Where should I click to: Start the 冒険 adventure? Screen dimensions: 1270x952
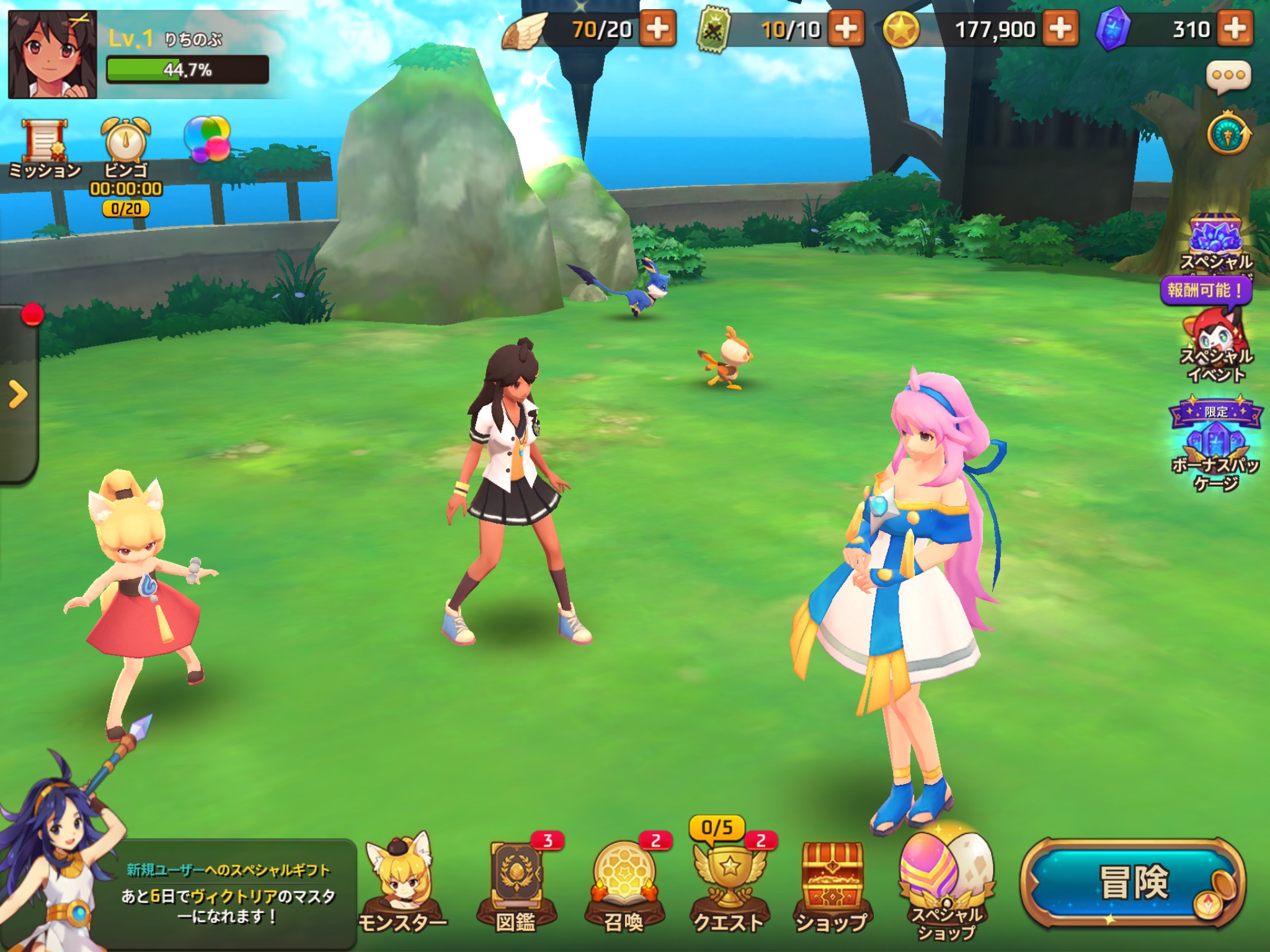coord(1132,883)
